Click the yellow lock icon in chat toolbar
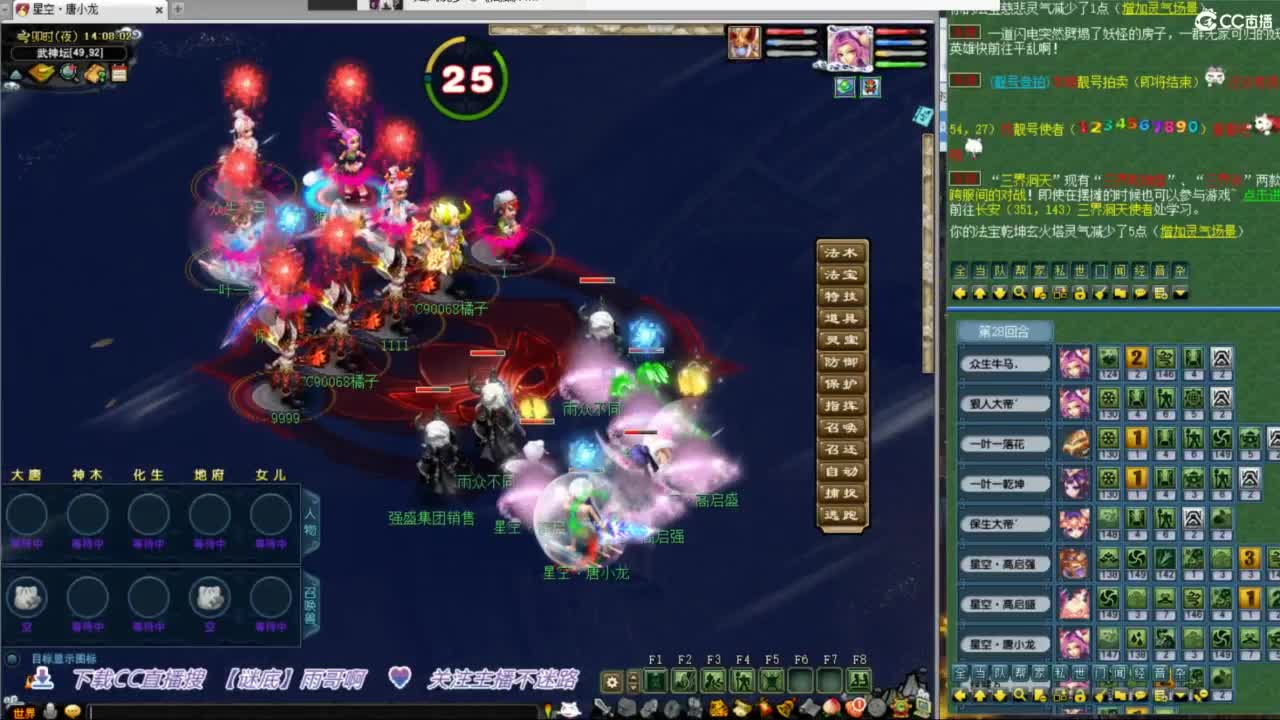Image resolution: width=1280 pixels, height=720 pixels. click(x=1081, y=292)
